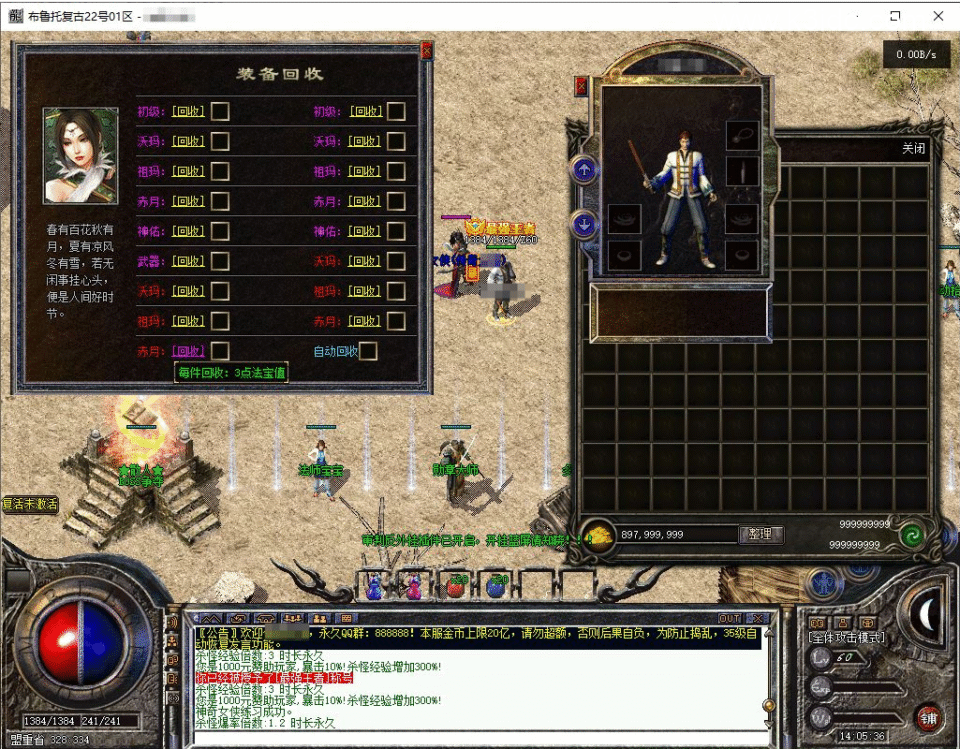Maximize the game window
Viewport: 960px width, 749px height.
click(x=895, y=16)
